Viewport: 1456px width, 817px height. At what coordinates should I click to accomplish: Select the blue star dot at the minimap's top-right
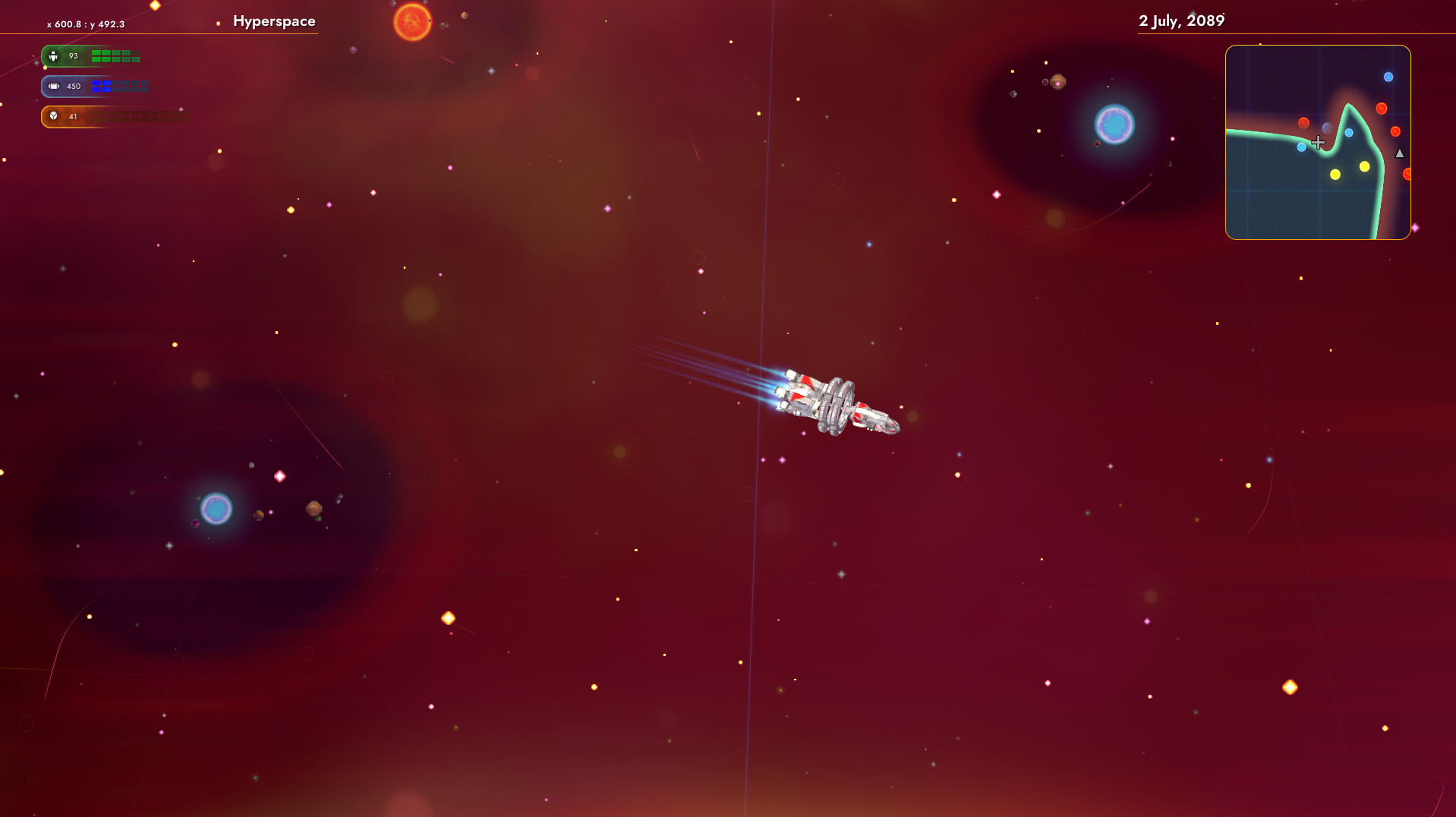point(1388,77)
